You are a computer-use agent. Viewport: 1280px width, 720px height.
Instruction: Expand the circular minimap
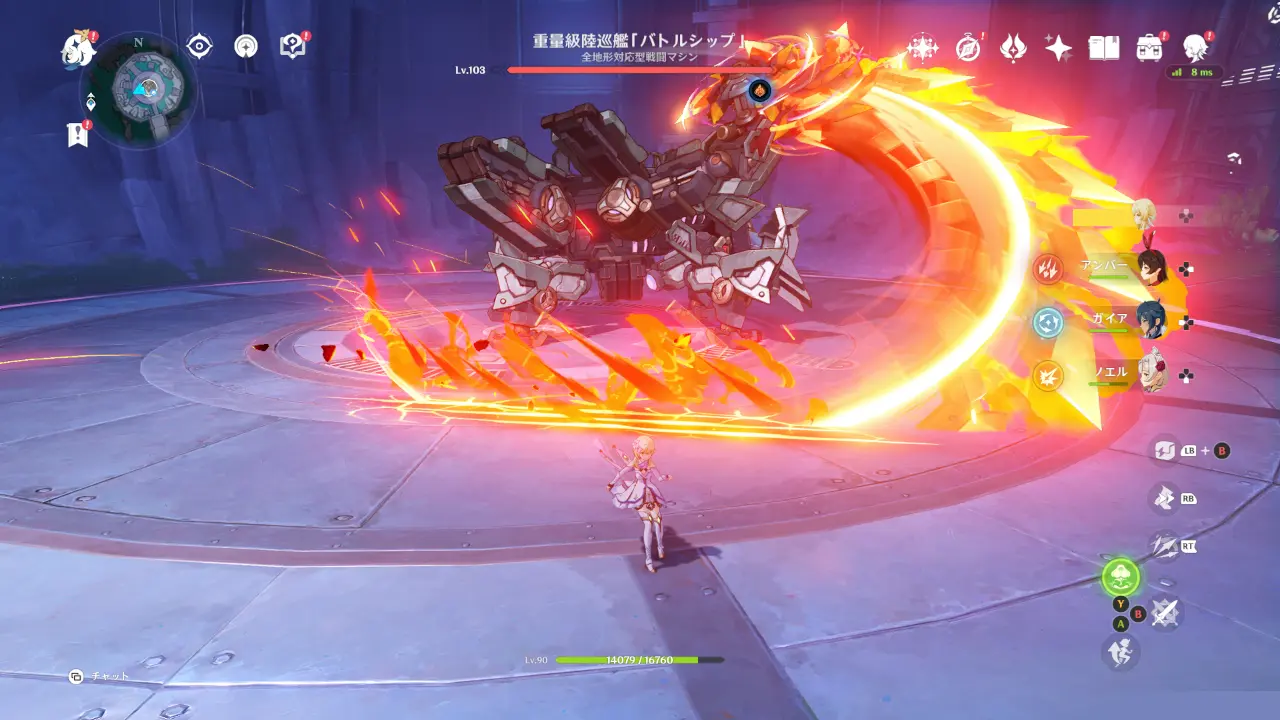pyautogui.click(x=137, y=88)
